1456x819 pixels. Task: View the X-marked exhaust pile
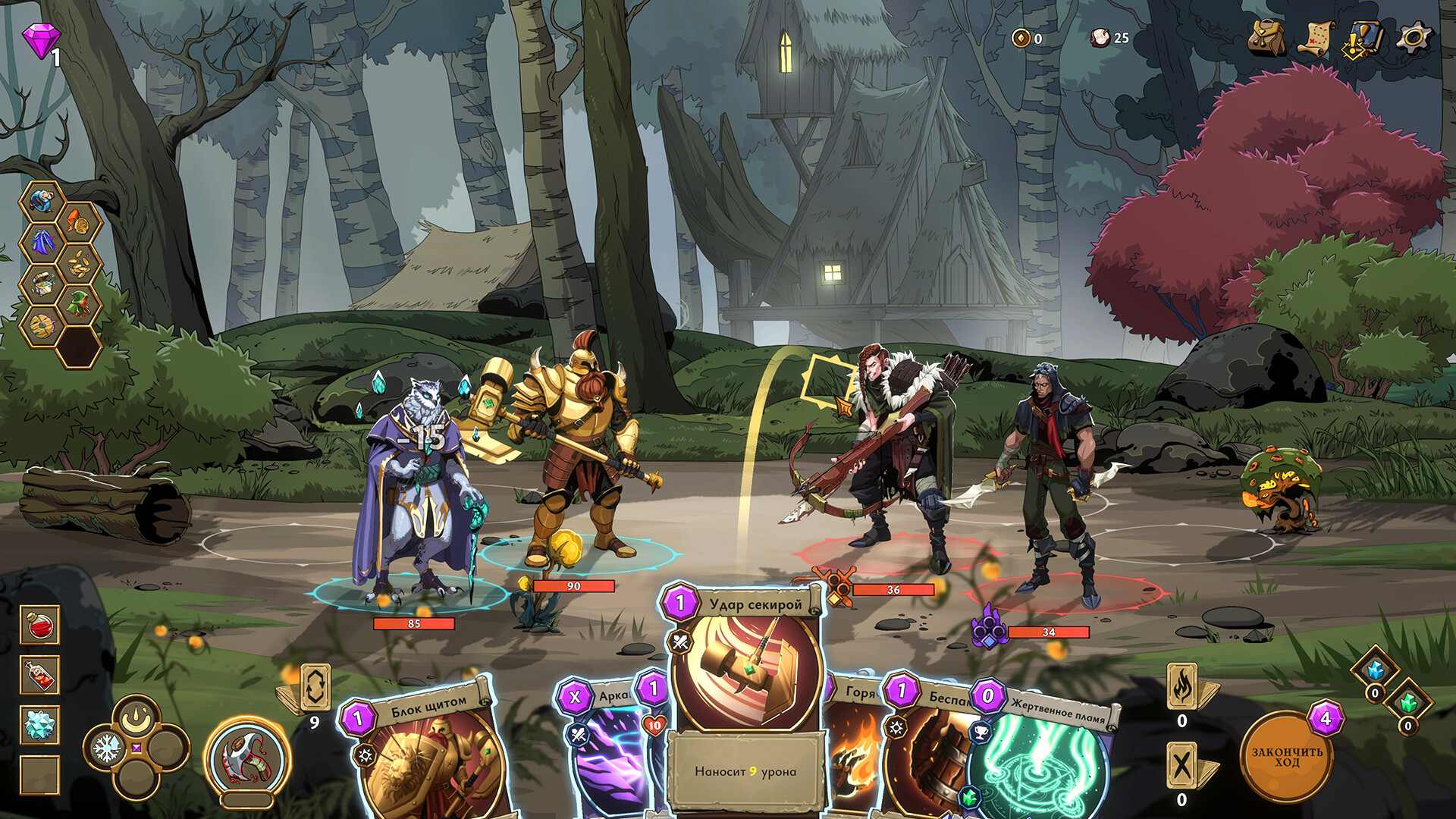click(x=1182, y=766)
